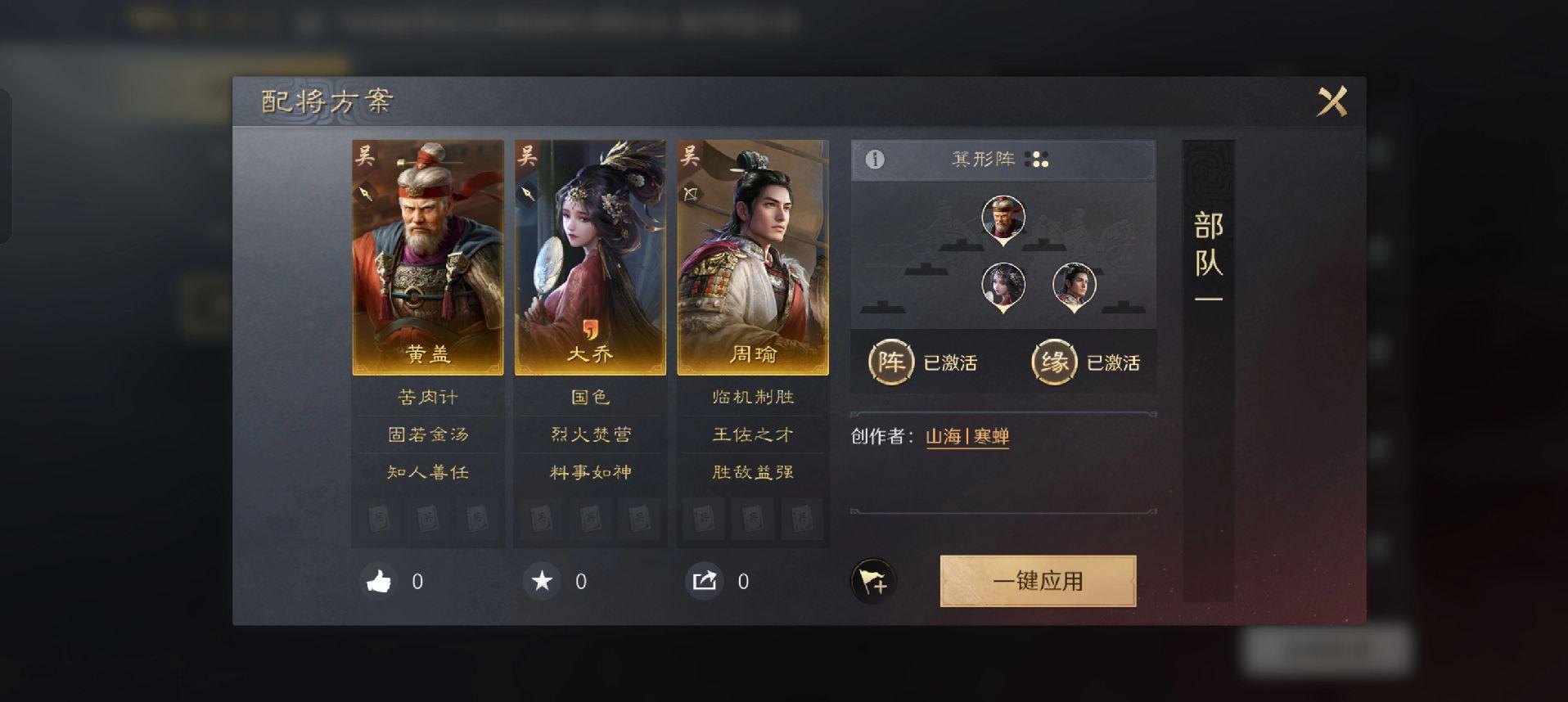Screen dimensions: 1568x702
Task: Select the 大乔 general card
Action: pos(589,258)
